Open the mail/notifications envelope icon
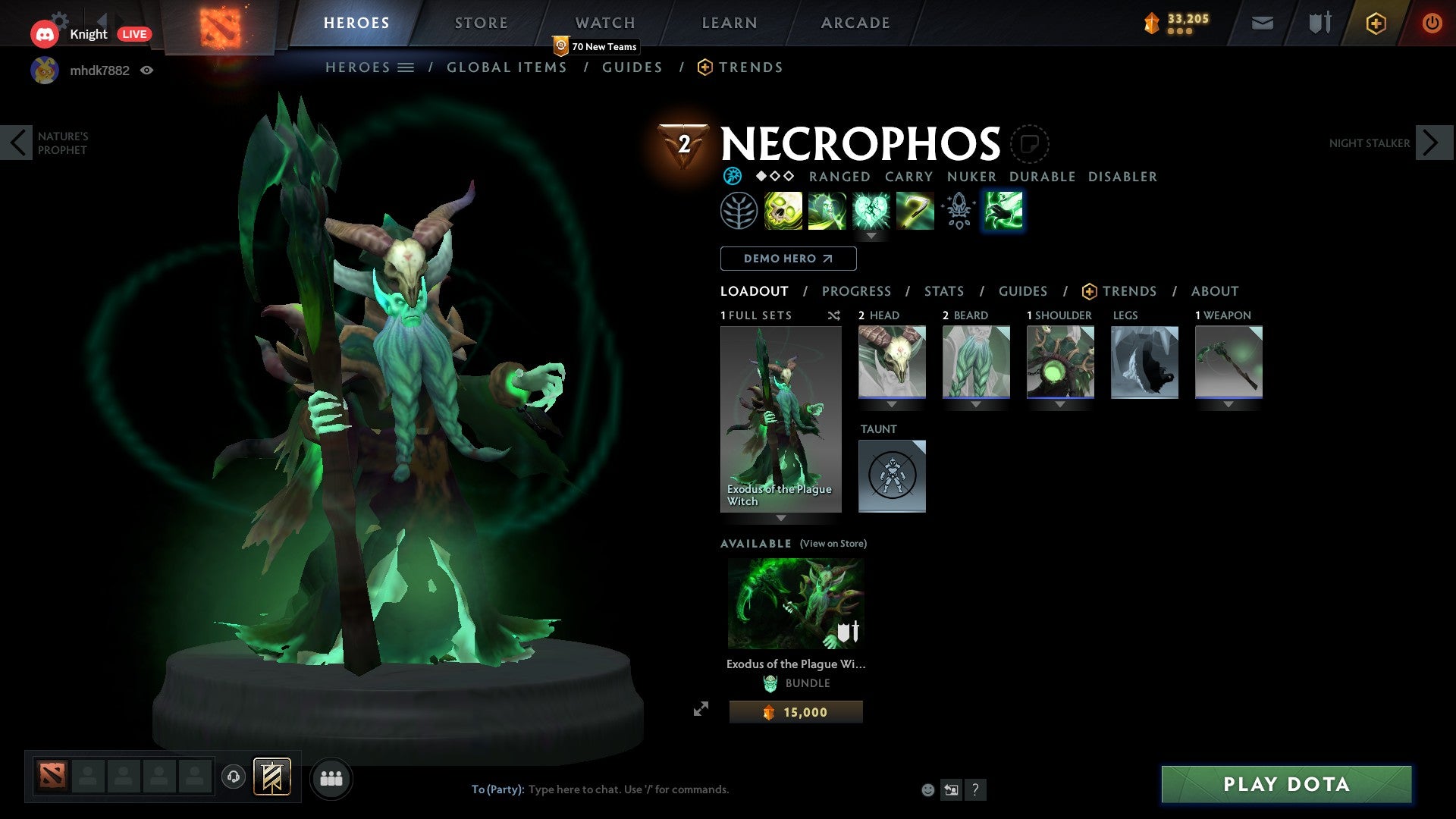The image size is (1456, 819). (x=1263, y=23)
